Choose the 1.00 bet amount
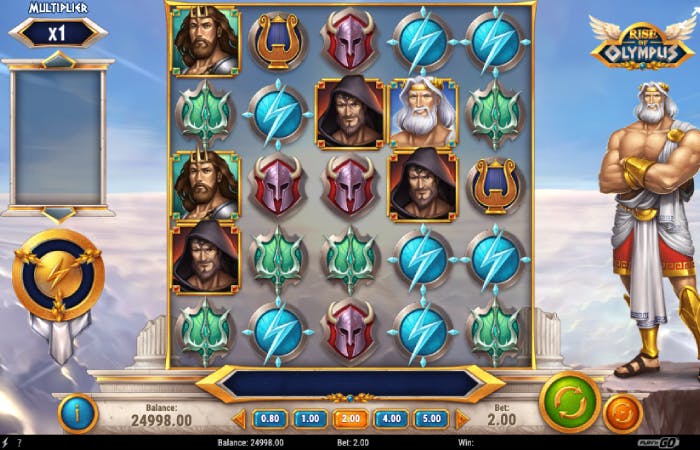Screen dimensions: 700x450 pyautogui.click(x=309, y=419)
